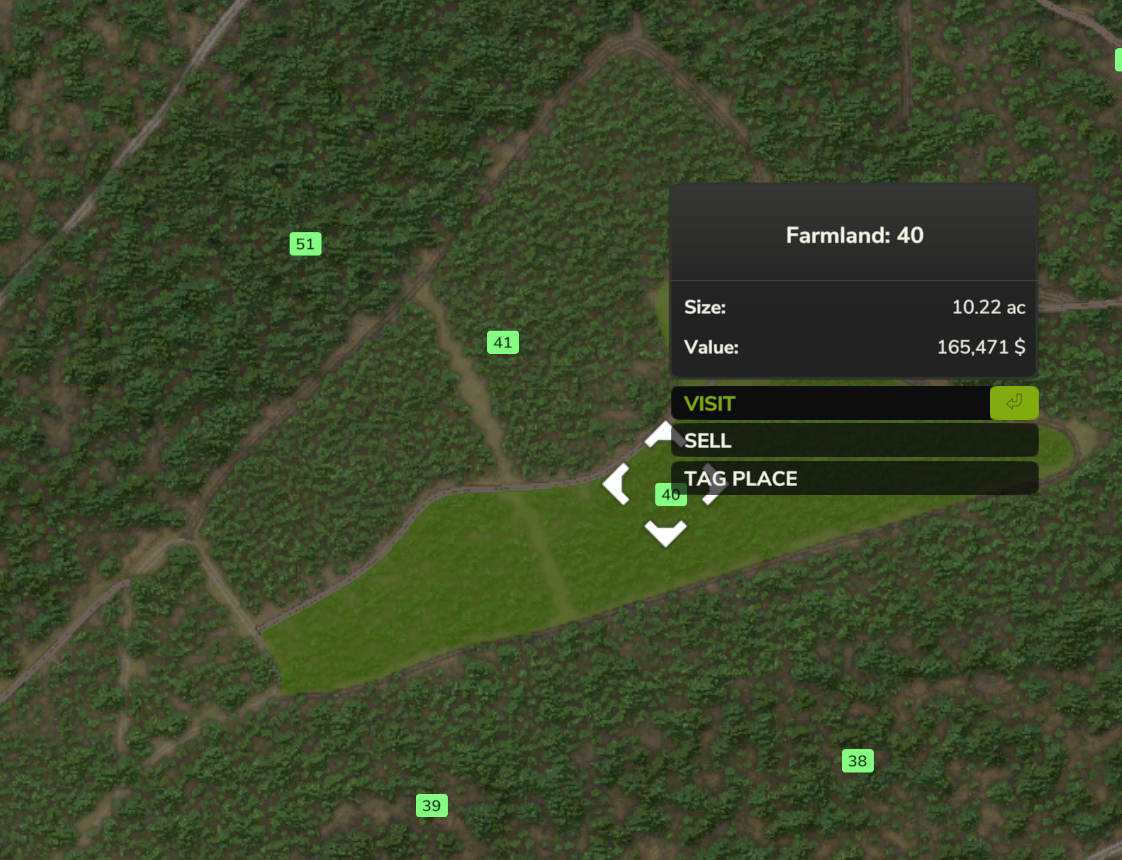The height and width of the screenshot is (860, 1122).
Task: Click farmland marker 40 under the cursor
Action: click(x=670, y=495)
